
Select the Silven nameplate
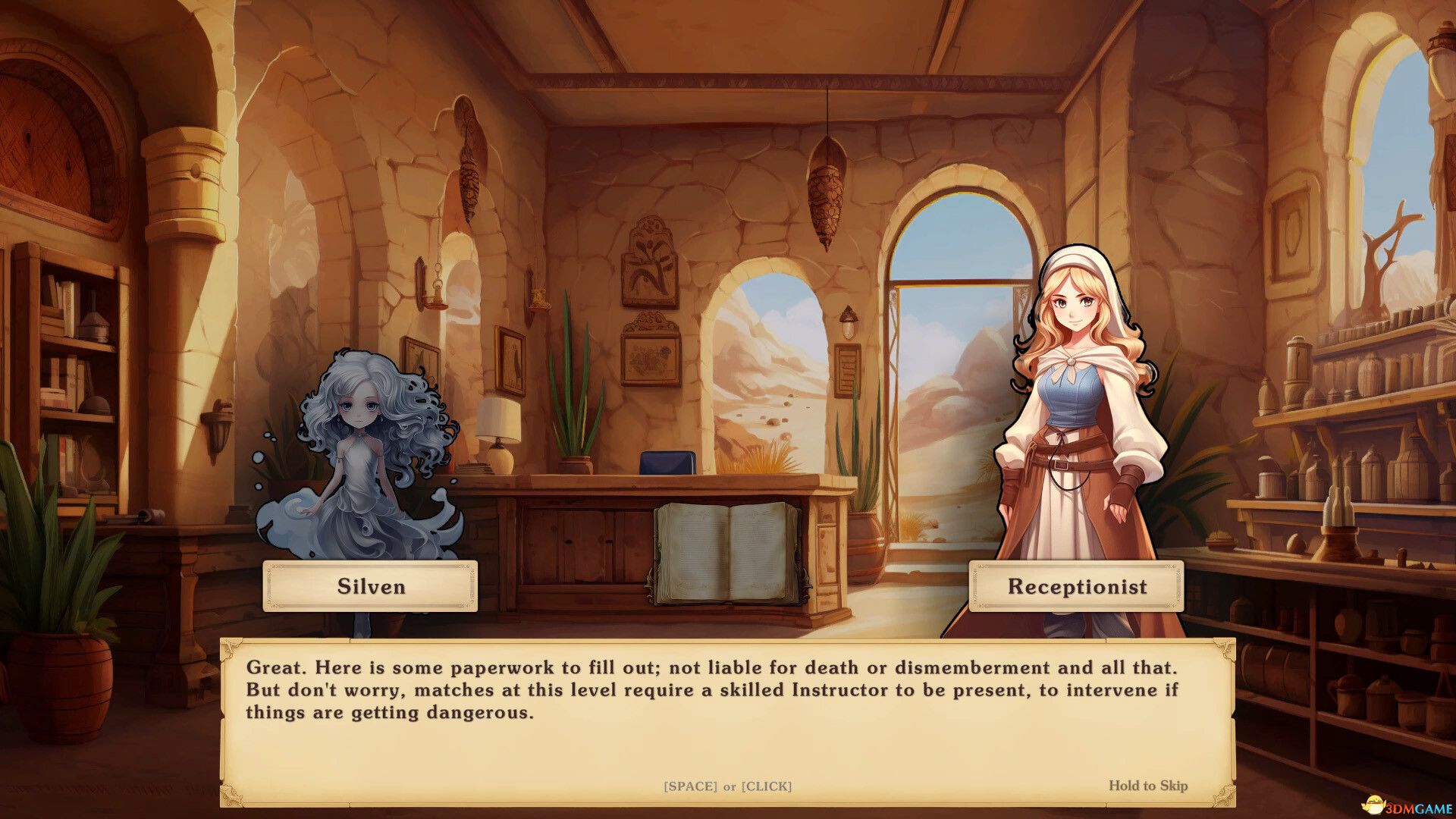point(370,586)
